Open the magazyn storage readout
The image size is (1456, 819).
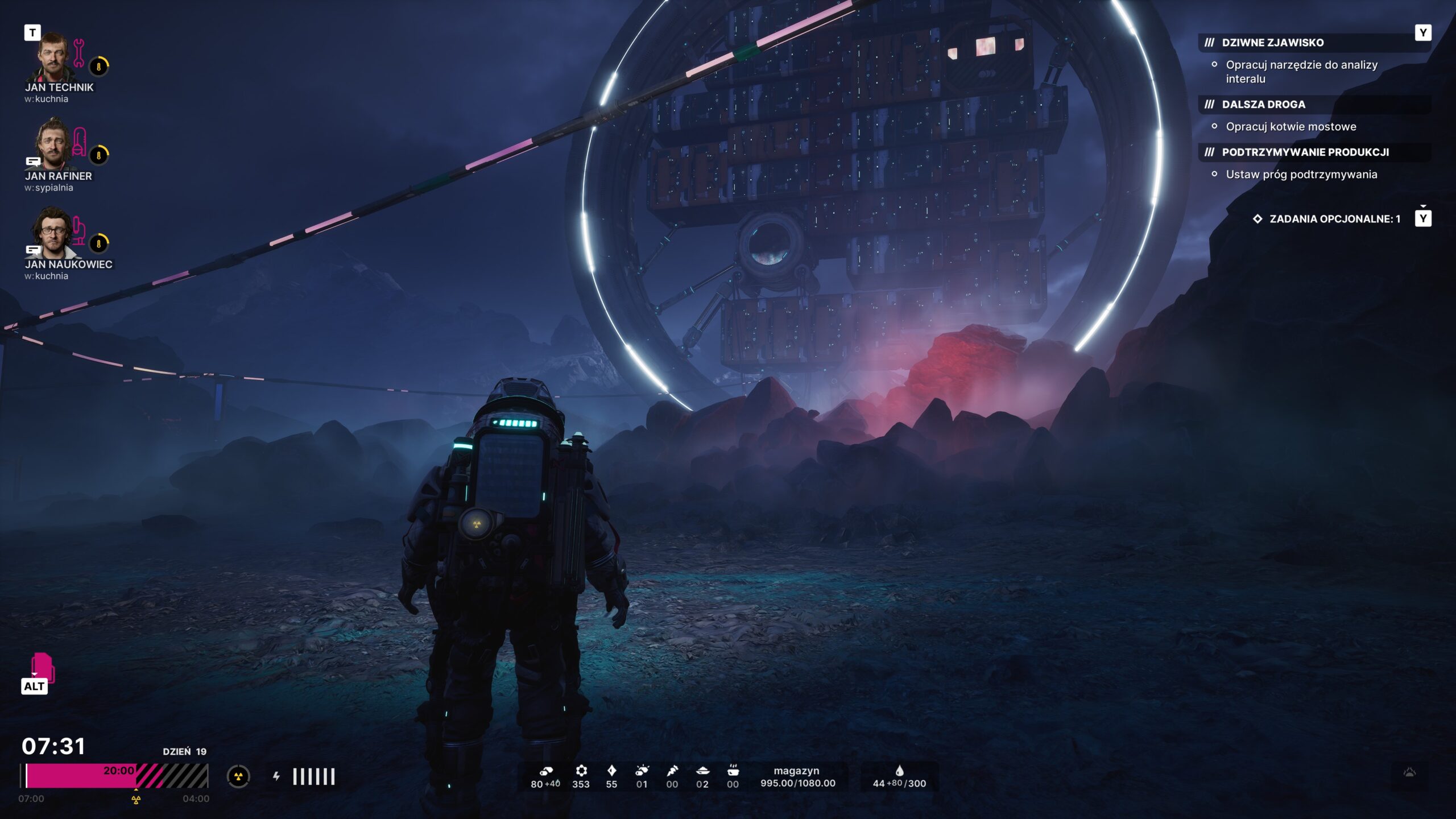point(797,777)
